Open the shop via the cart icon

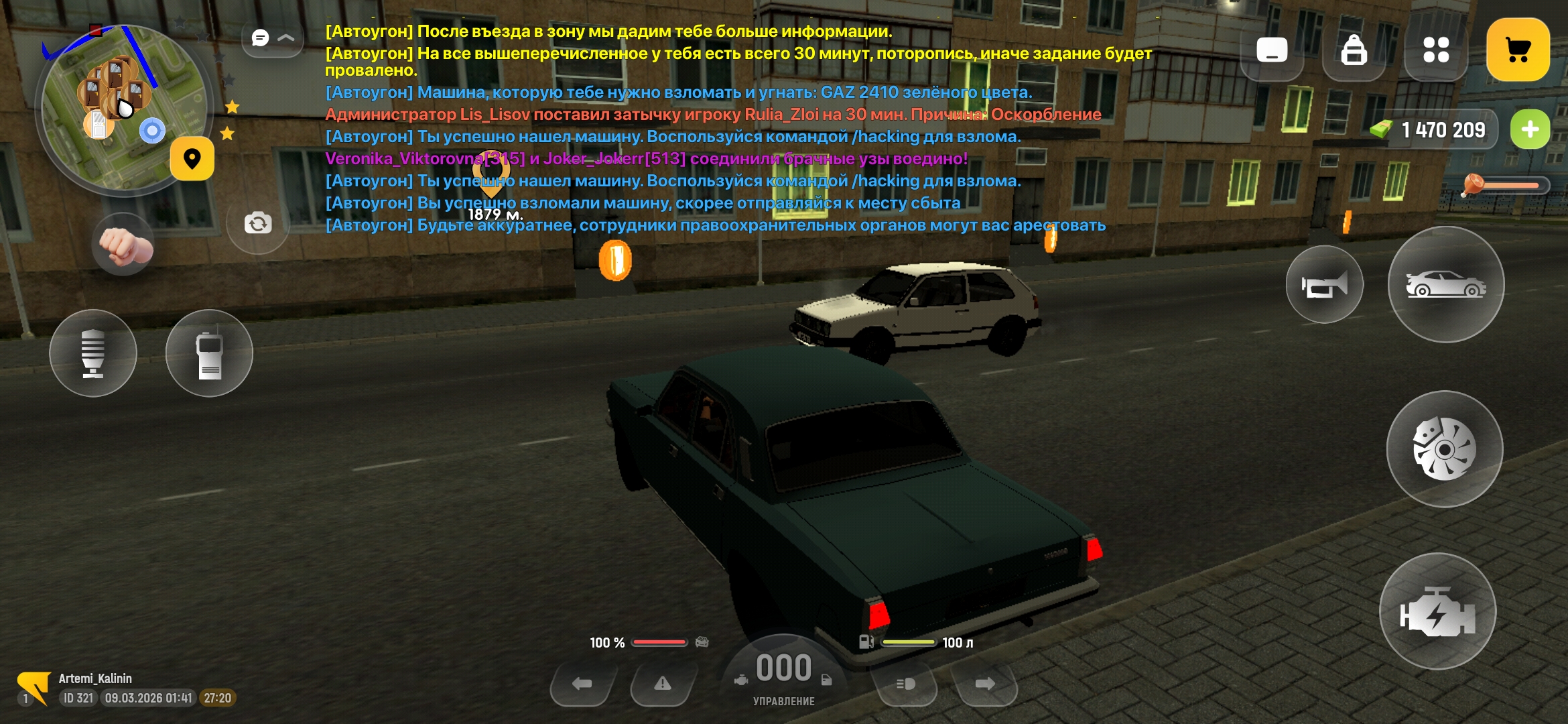[1518, 49]
